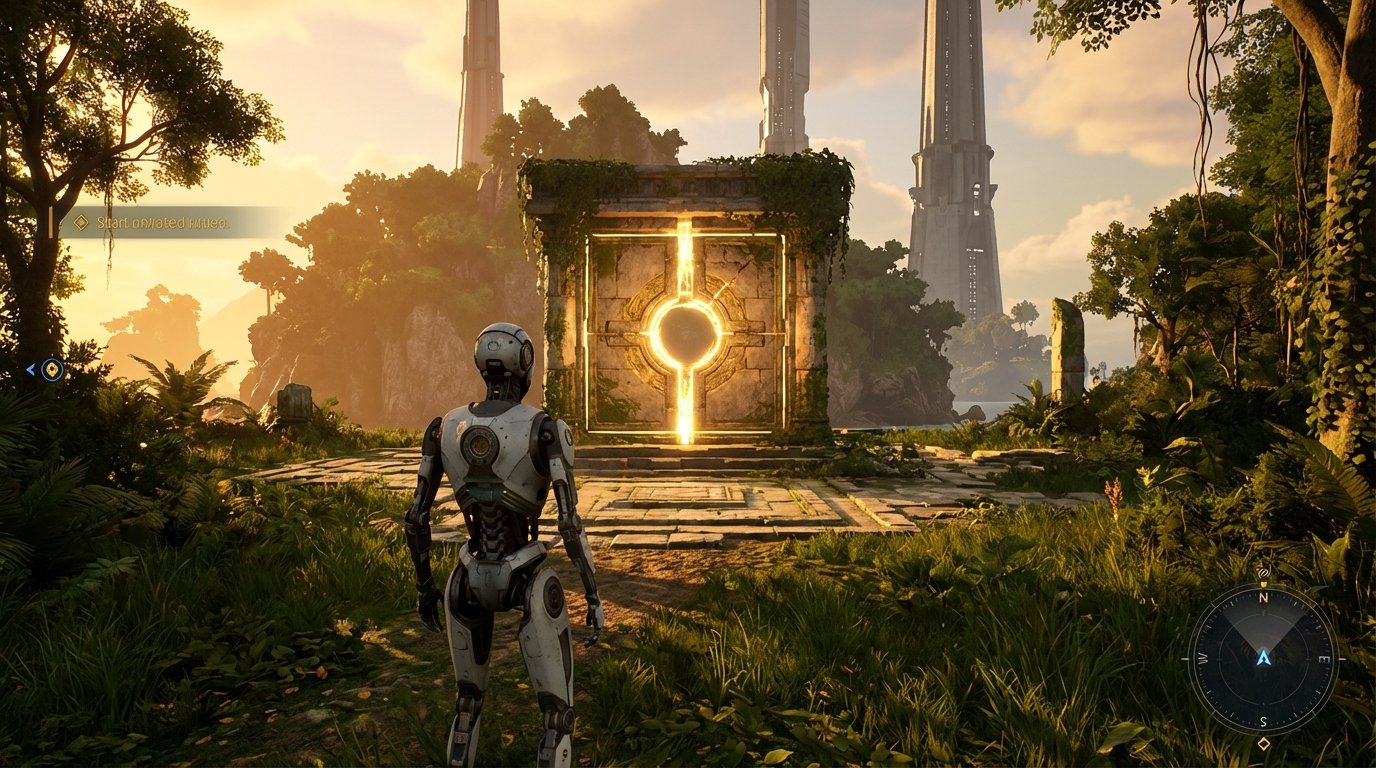
Task: Click the yellow square marker atop the compass
Action: 1263,584
